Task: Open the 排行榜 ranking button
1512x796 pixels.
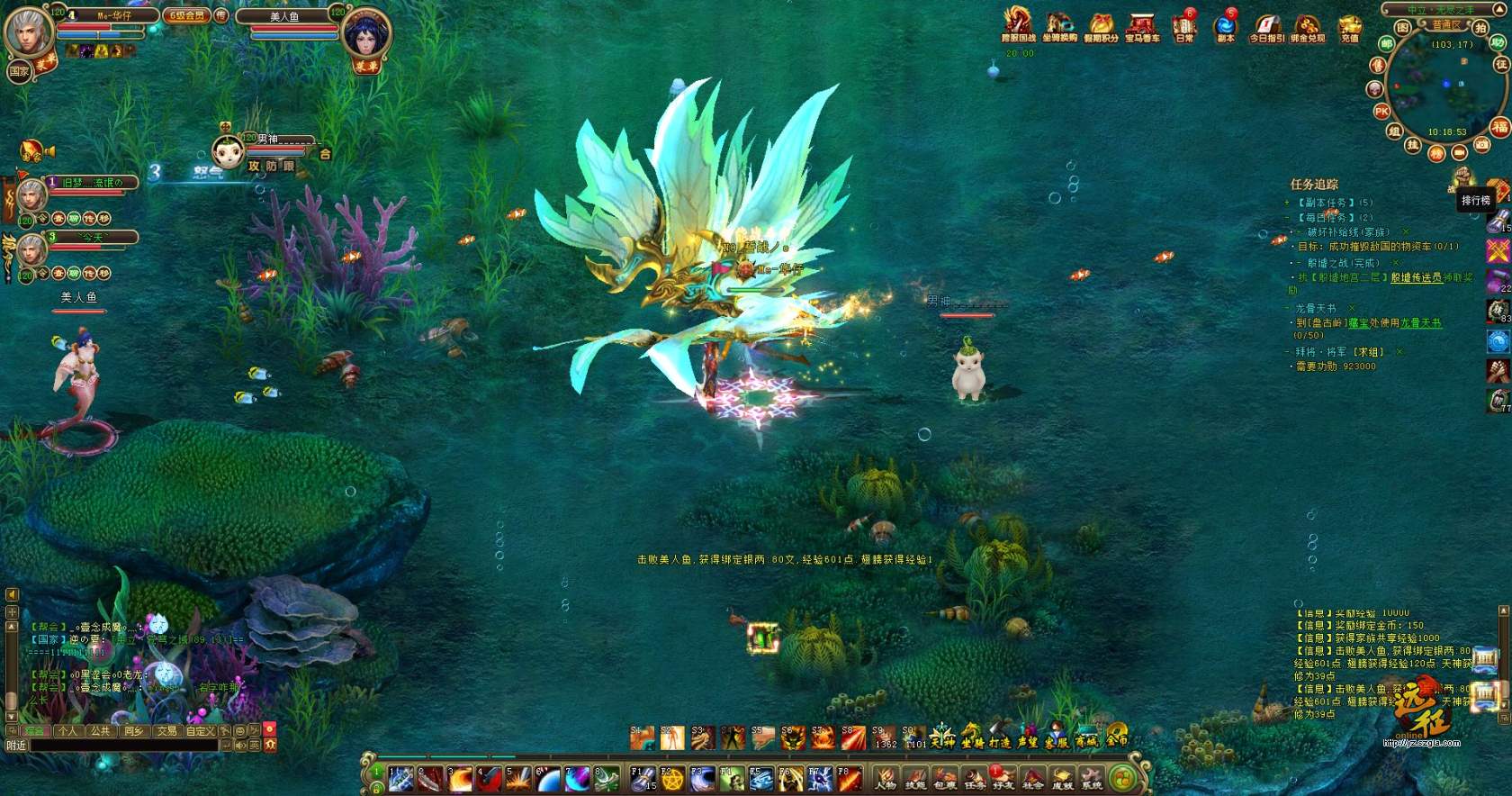Action: (x=1475, y=200)
